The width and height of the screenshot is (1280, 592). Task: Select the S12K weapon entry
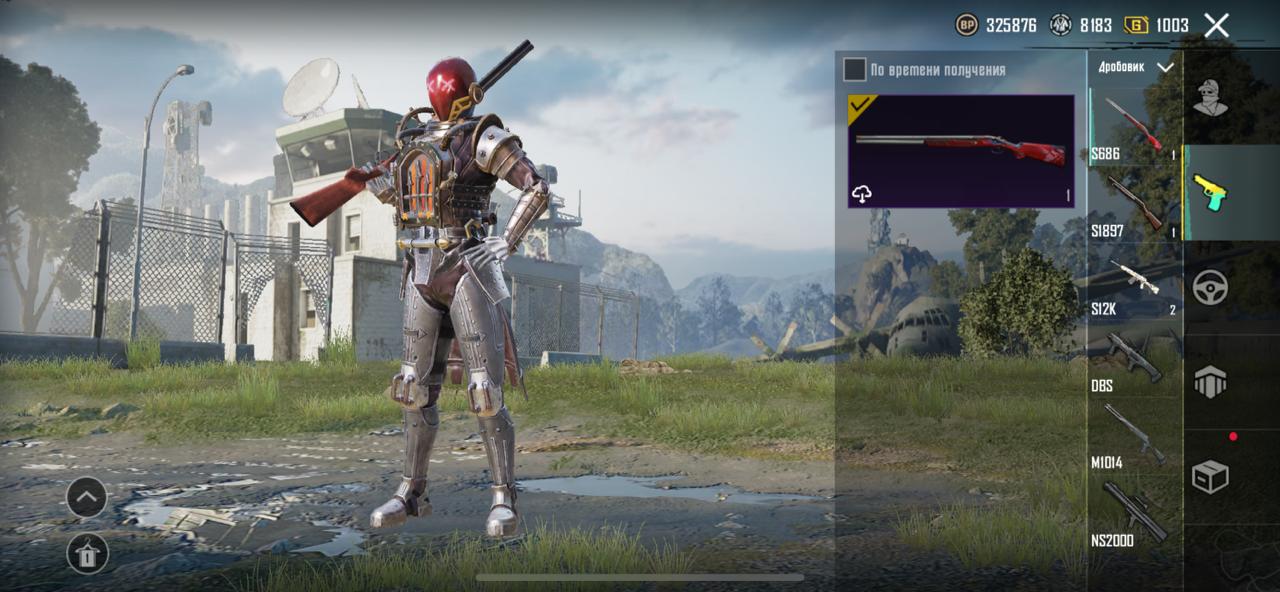coord(1135,283)
